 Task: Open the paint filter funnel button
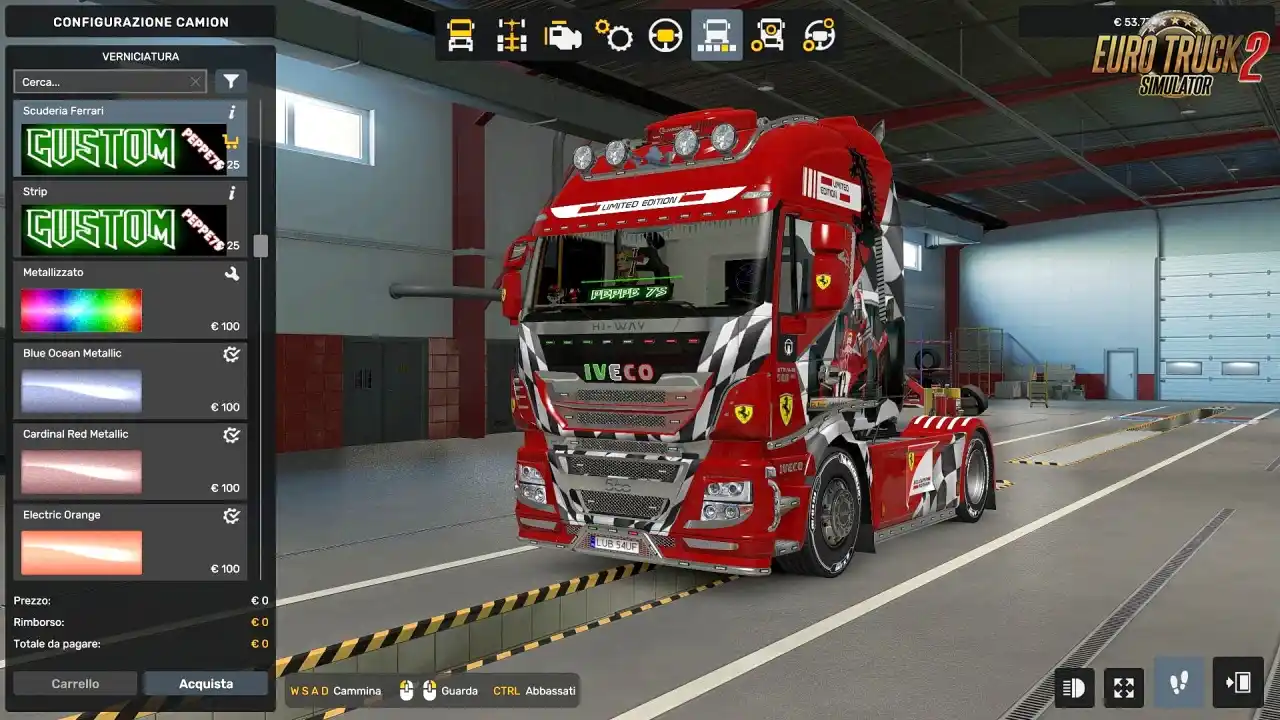click(231, 82)
